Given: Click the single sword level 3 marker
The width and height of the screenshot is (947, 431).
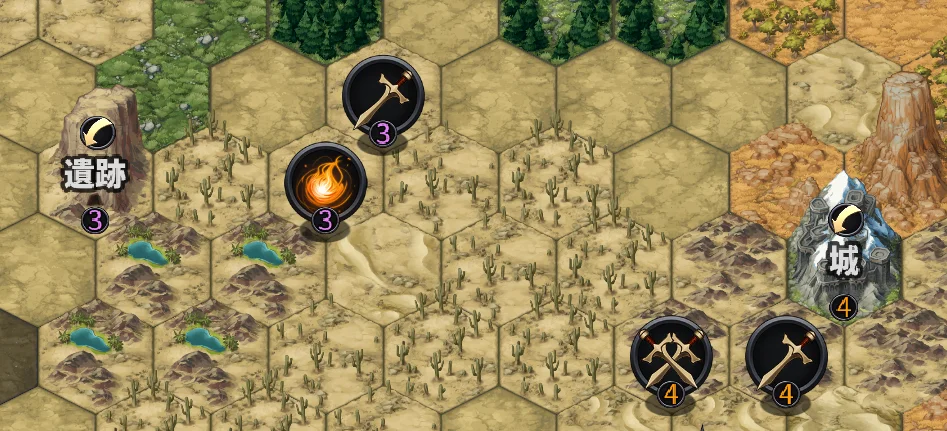Looking at the screenshot, I should [x=383, y=96].
